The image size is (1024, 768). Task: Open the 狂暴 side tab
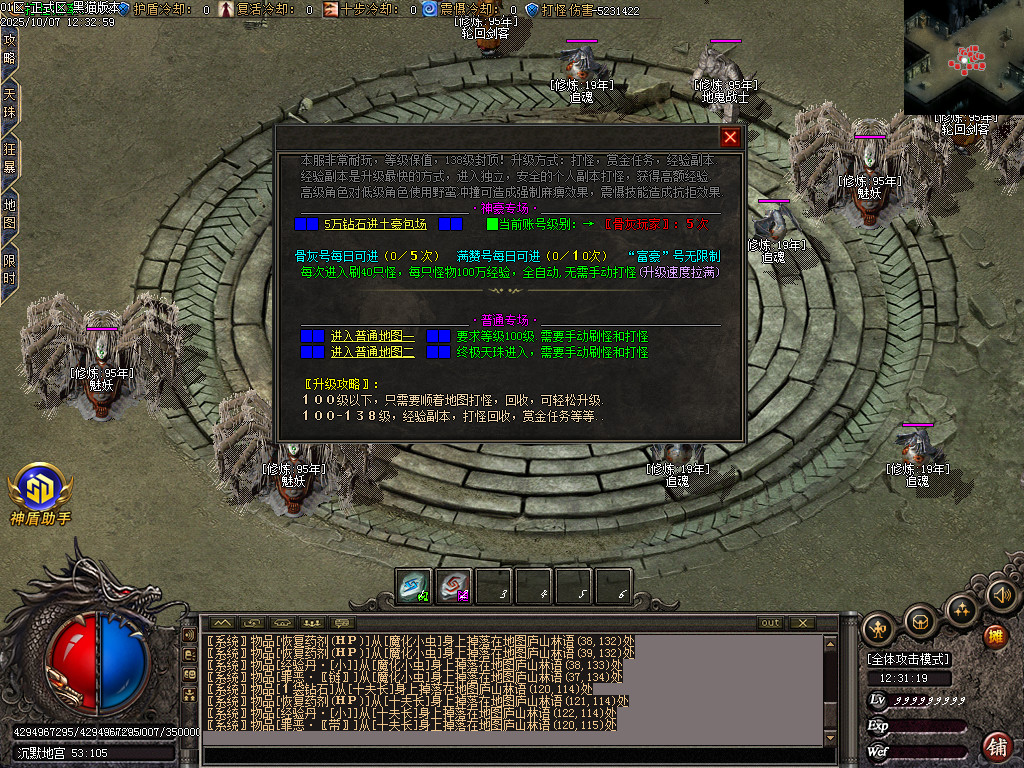click(9, 159)
